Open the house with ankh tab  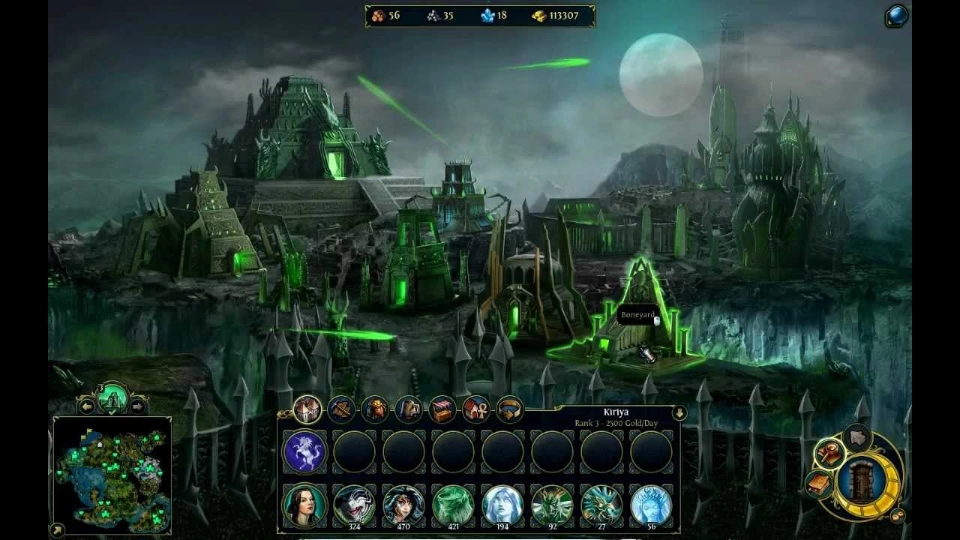pos(476,408)
